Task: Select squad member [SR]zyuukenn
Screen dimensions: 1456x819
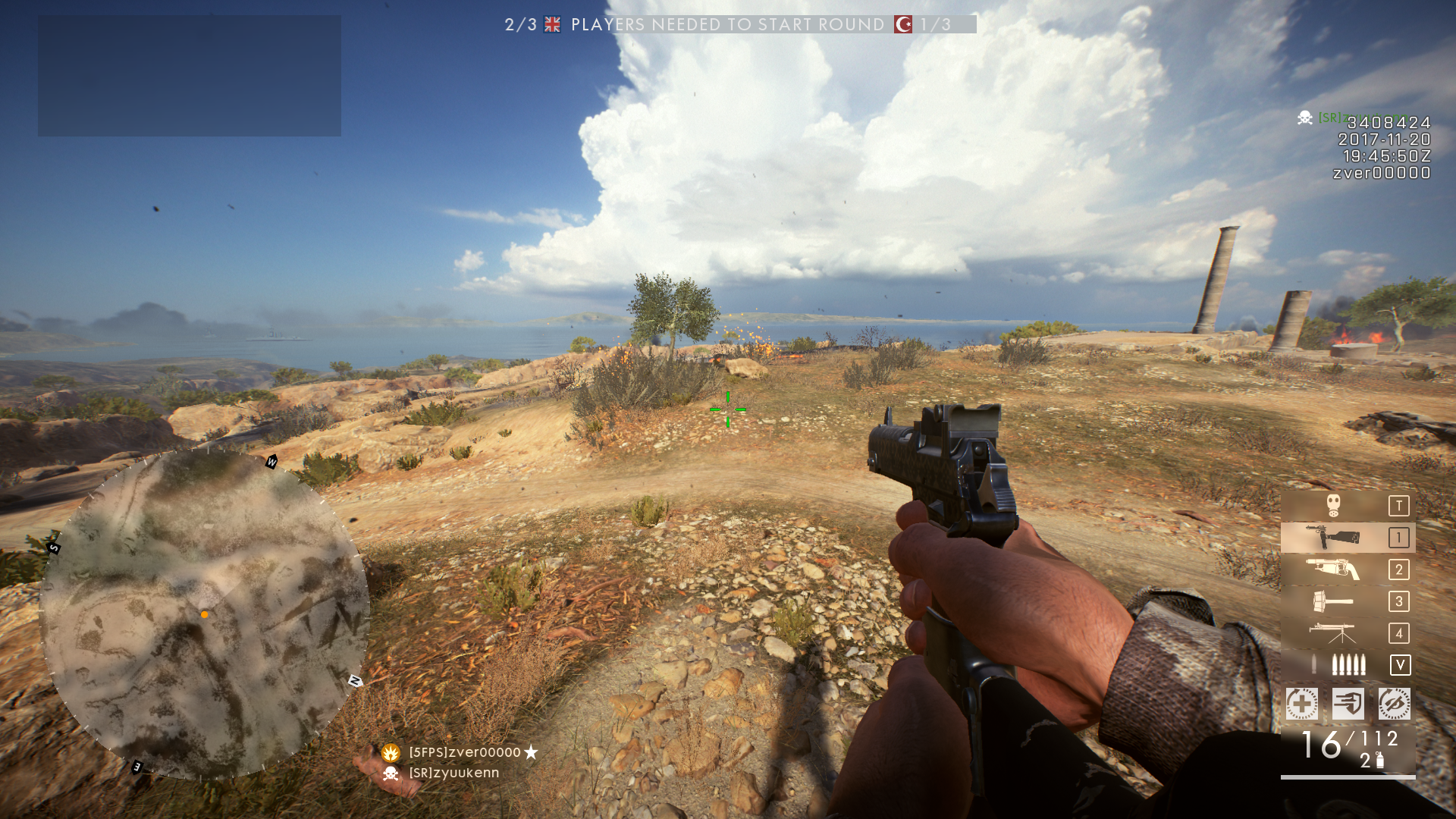Action: (453, 773)
